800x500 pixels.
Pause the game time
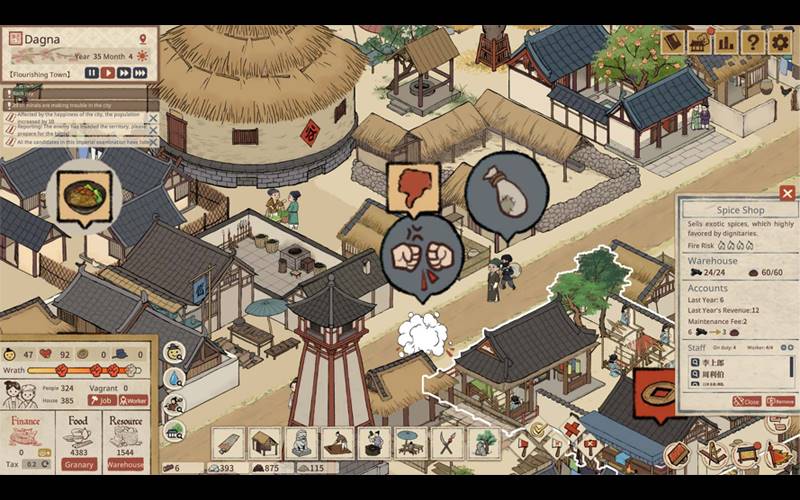point(91,72)
